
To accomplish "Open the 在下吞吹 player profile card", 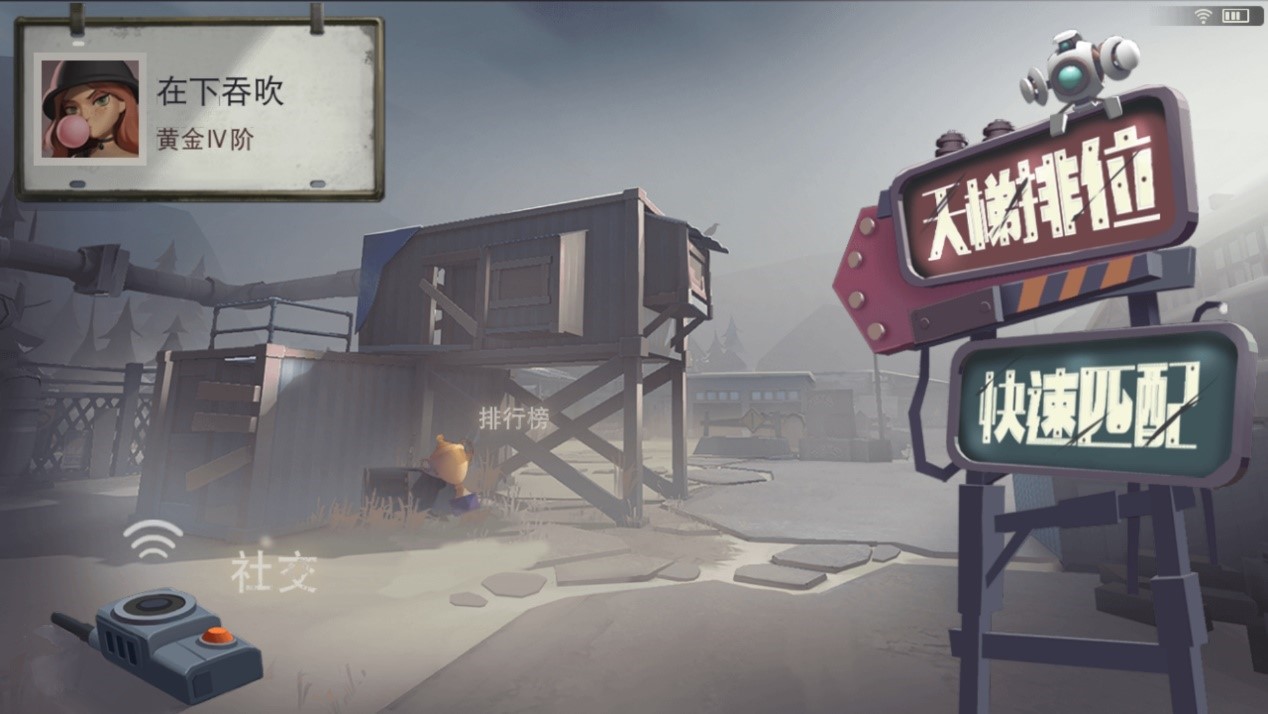I will (x=199, y=110).
